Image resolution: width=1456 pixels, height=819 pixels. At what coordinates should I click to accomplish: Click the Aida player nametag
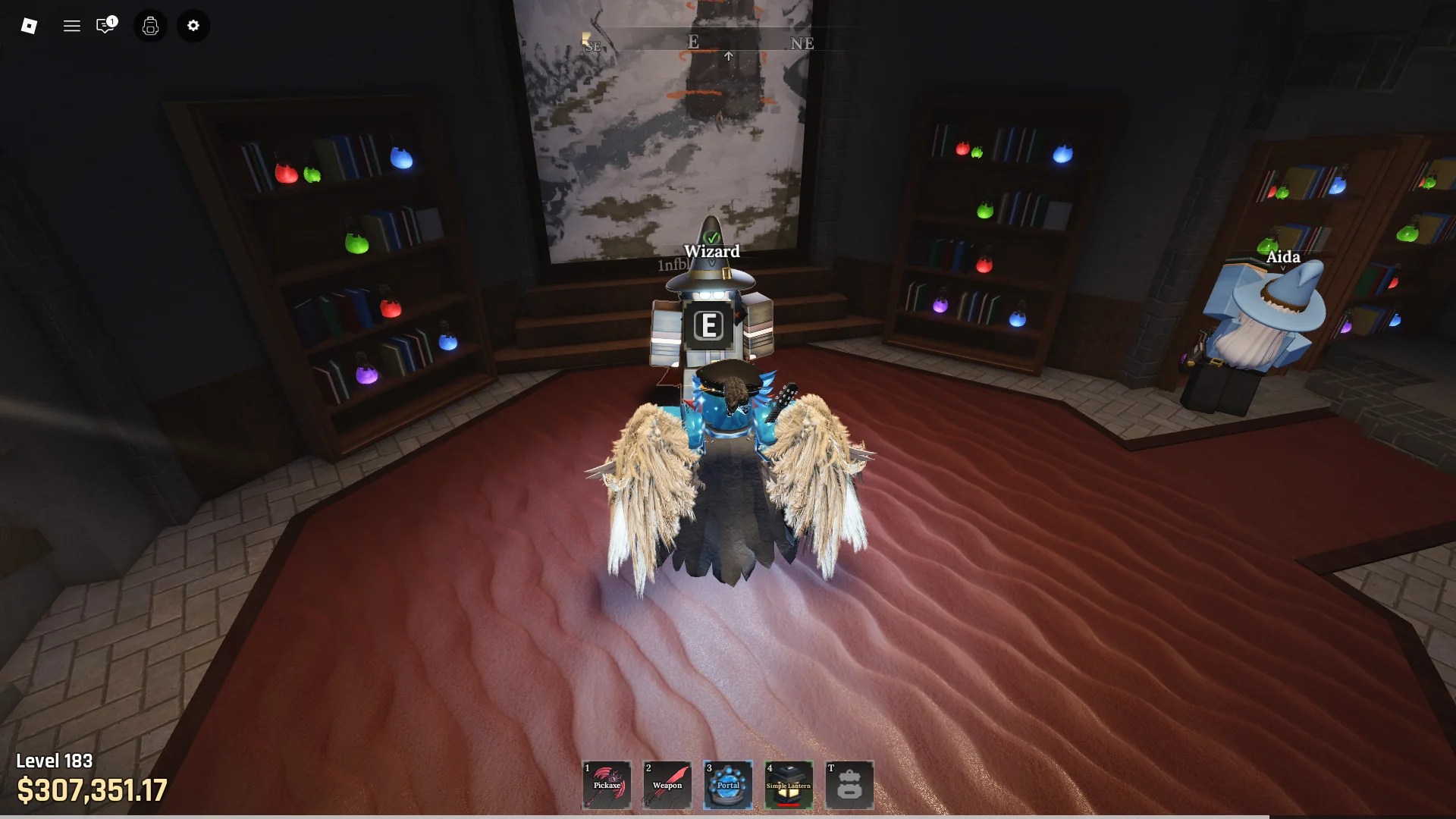pyautogui.click(x=1283, y=257)
